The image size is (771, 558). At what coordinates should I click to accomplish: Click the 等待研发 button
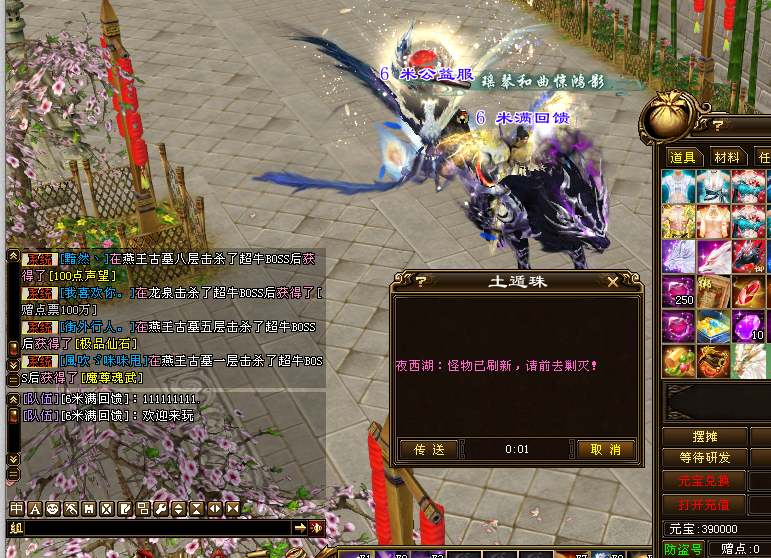coord(704,458)
